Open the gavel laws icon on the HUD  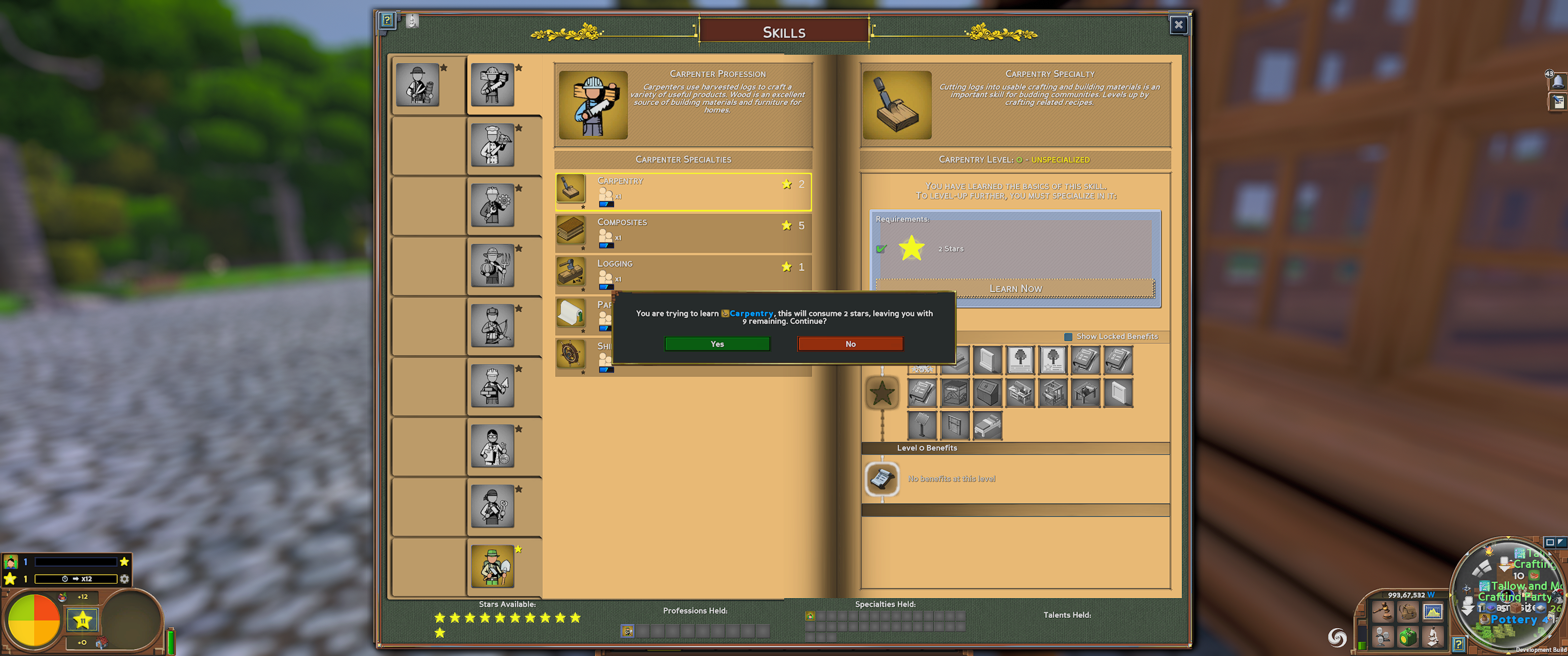(x=1384, y=611)
